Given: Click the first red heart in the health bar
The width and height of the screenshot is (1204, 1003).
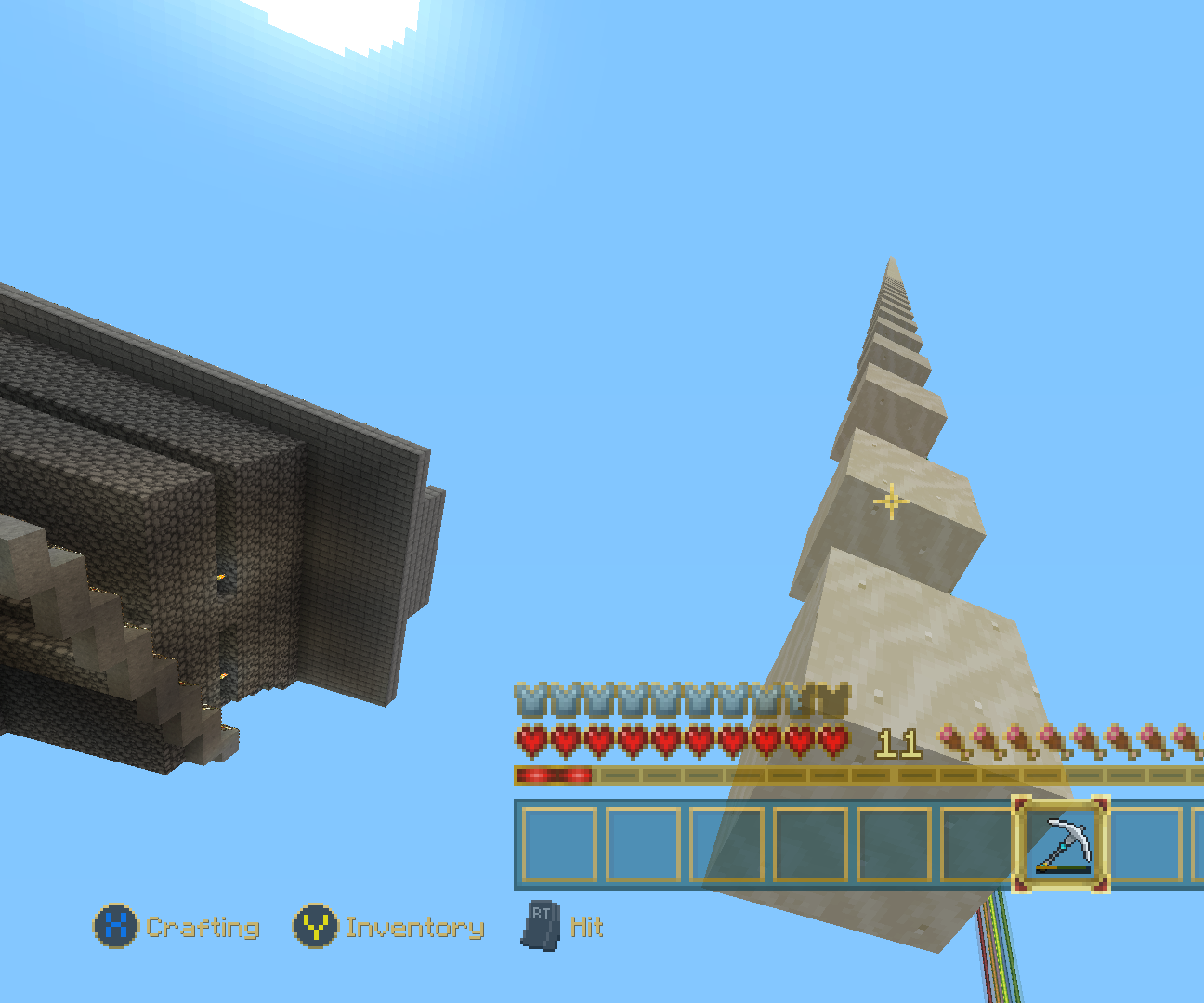Looking at the screenshot, I should [x=530, y=739].
